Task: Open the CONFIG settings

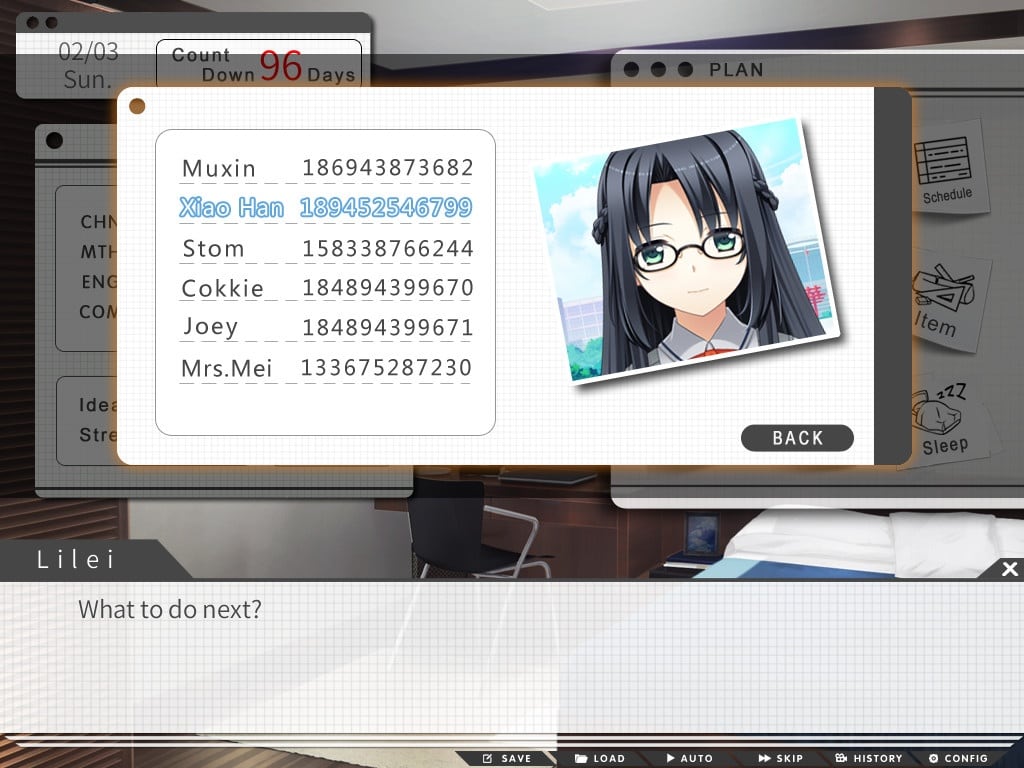Action: pyautogui.click(x=958, y=758)
